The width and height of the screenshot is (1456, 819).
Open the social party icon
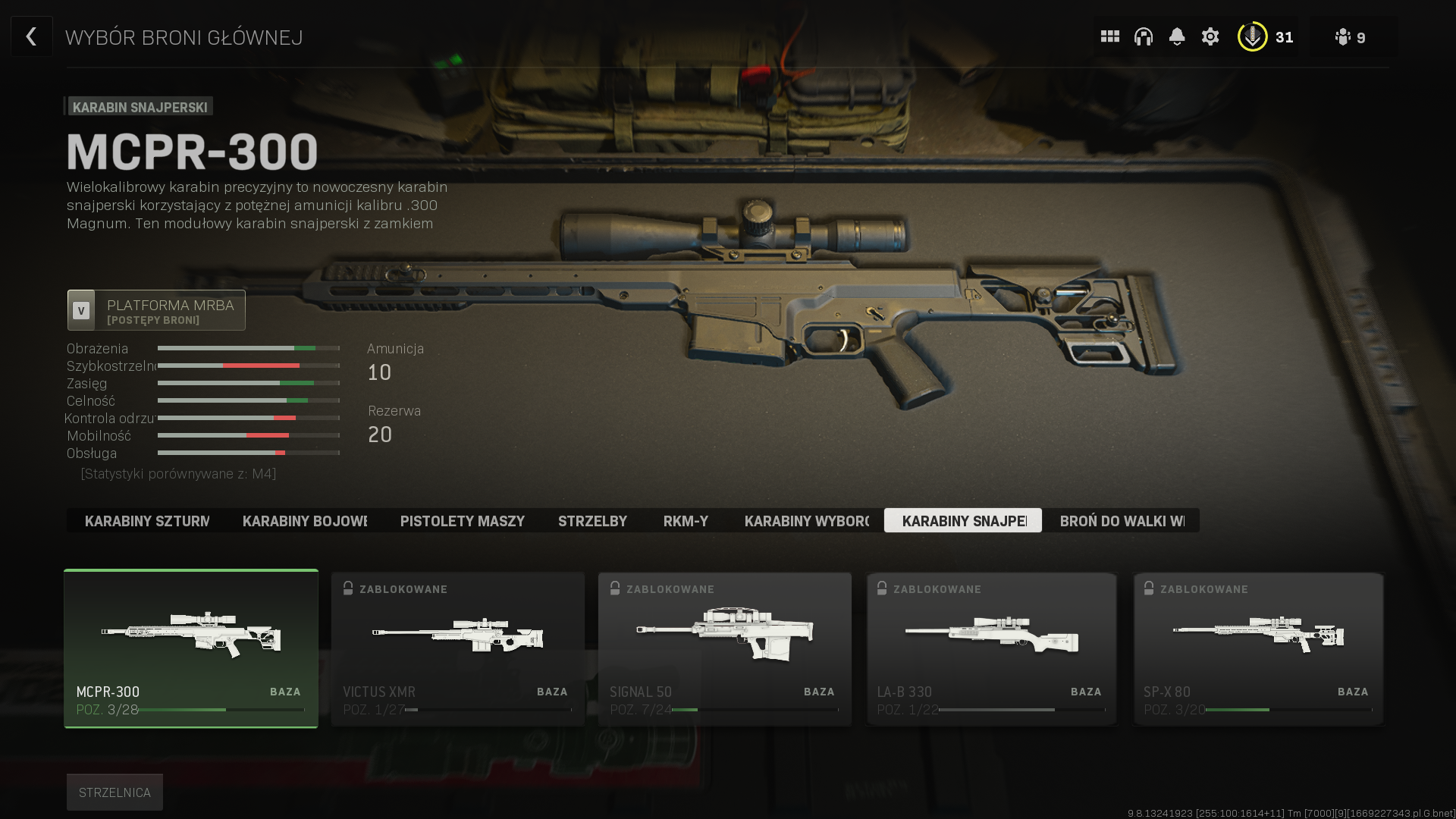point(1350,37)
